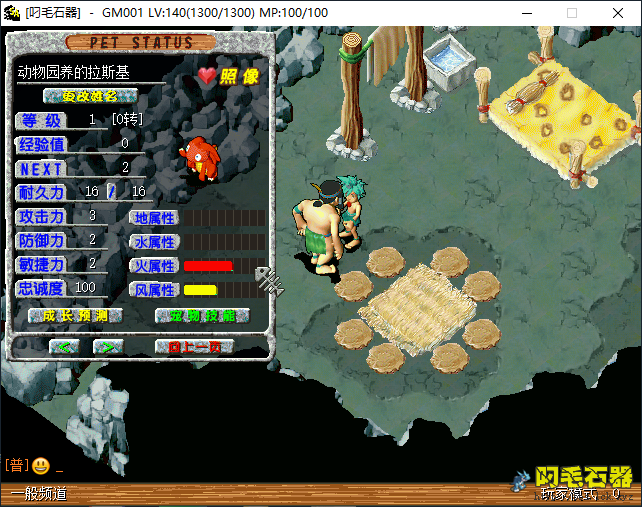Go back with the 回上一页 button
The image size is (642, 507).
click(194, 346)
